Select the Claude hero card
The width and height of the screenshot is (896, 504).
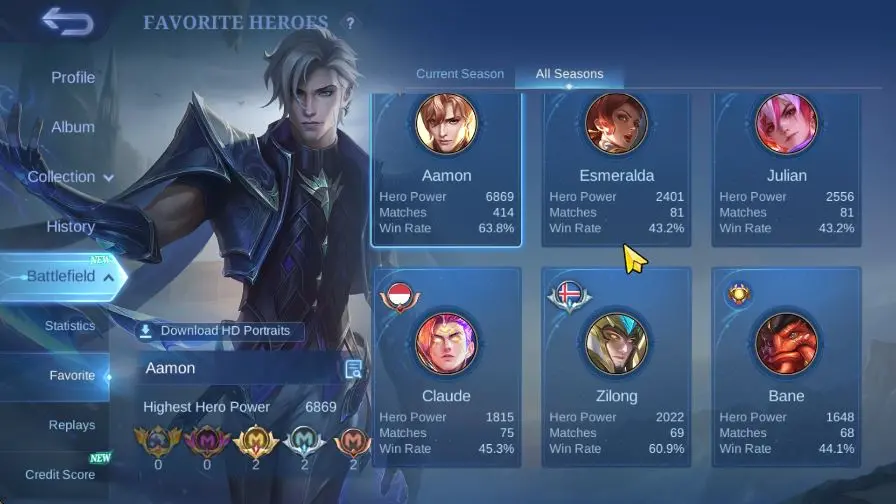click(x=446, y=366)
